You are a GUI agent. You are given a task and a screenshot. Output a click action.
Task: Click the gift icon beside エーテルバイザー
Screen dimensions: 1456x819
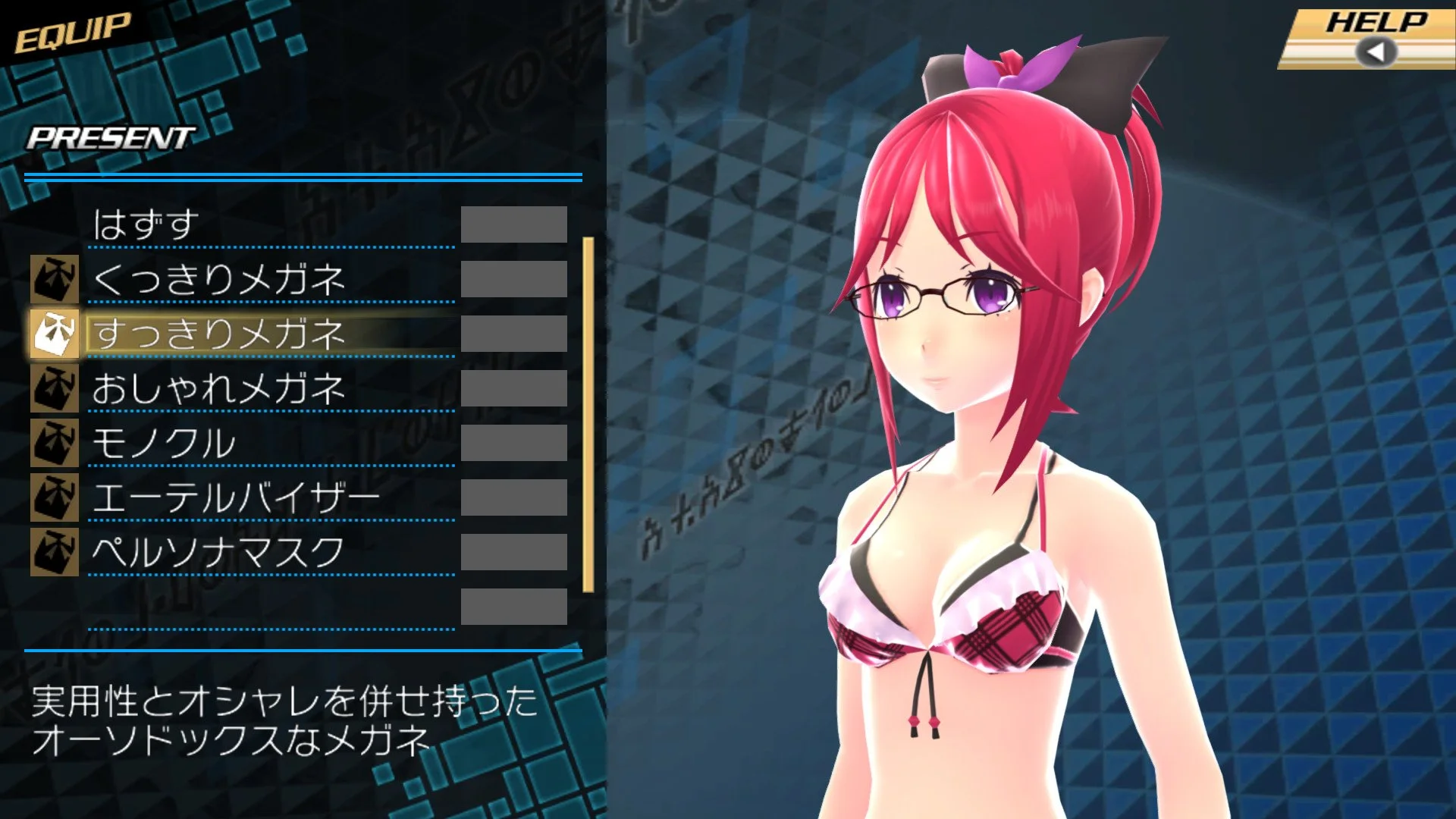click(56, 493)
